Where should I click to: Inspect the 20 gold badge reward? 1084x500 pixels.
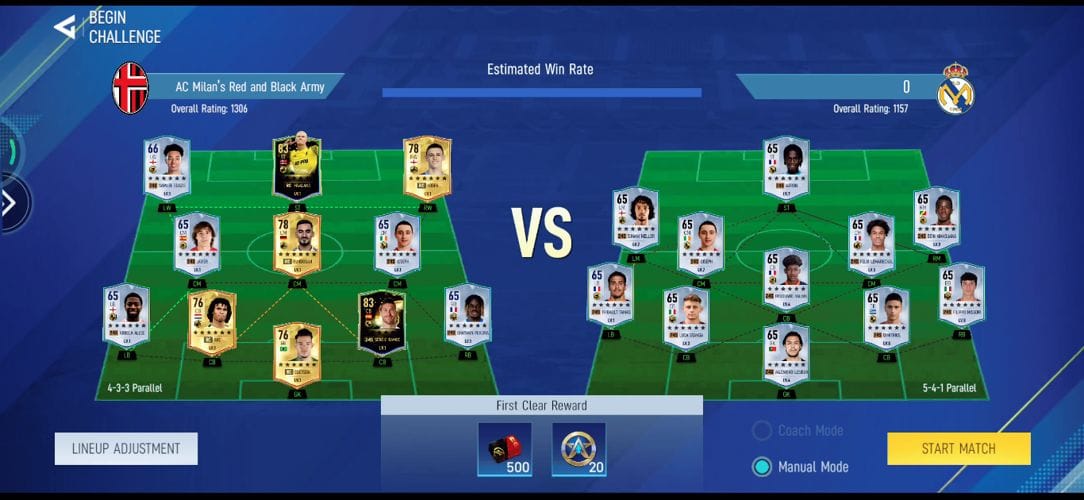pos(577,449)
